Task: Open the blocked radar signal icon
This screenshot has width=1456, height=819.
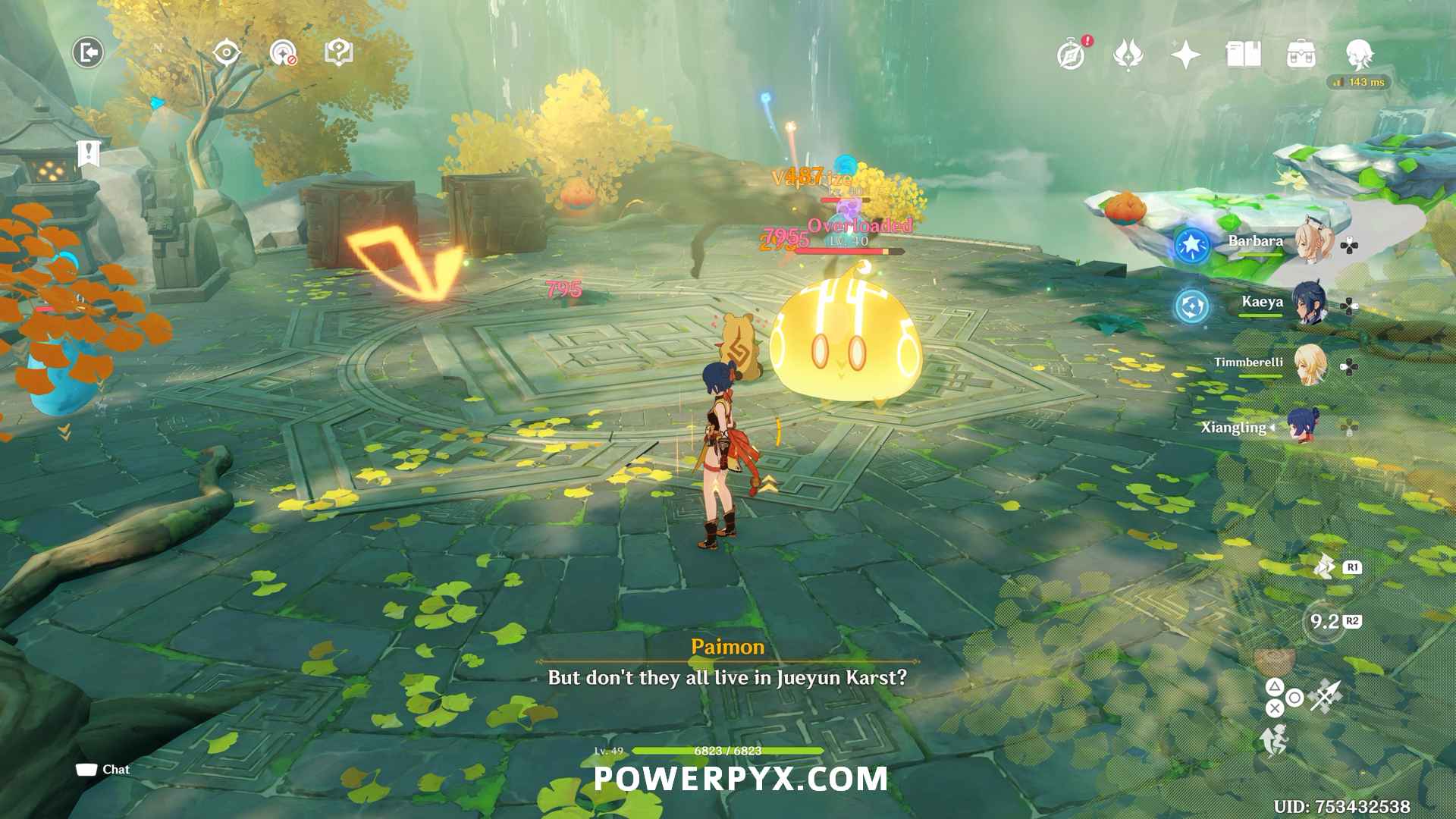Action: (x=283, y=52)
